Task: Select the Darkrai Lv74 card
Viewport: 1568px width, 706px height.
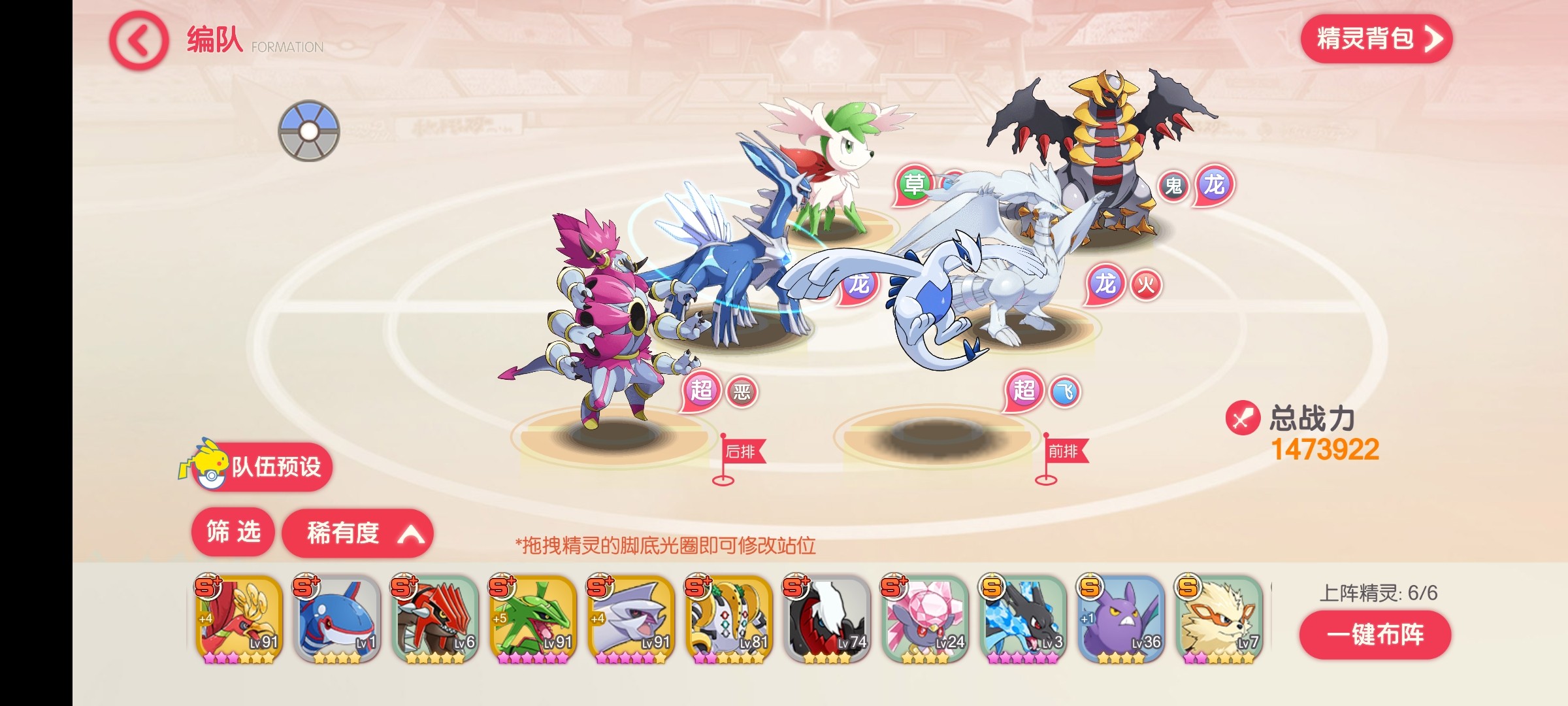Action: [827, 619]
